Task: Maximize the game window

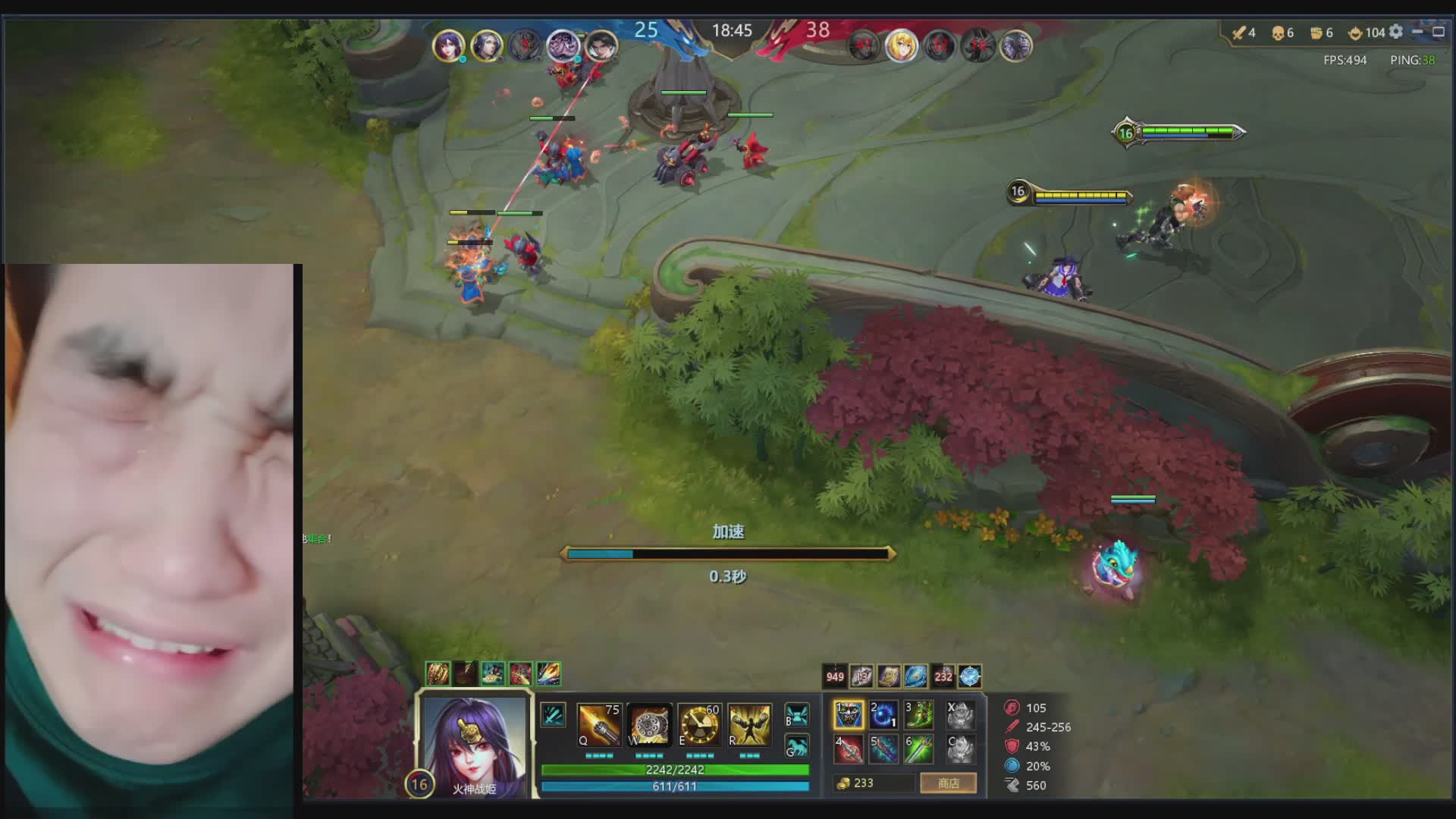Action: point(1439,32)
